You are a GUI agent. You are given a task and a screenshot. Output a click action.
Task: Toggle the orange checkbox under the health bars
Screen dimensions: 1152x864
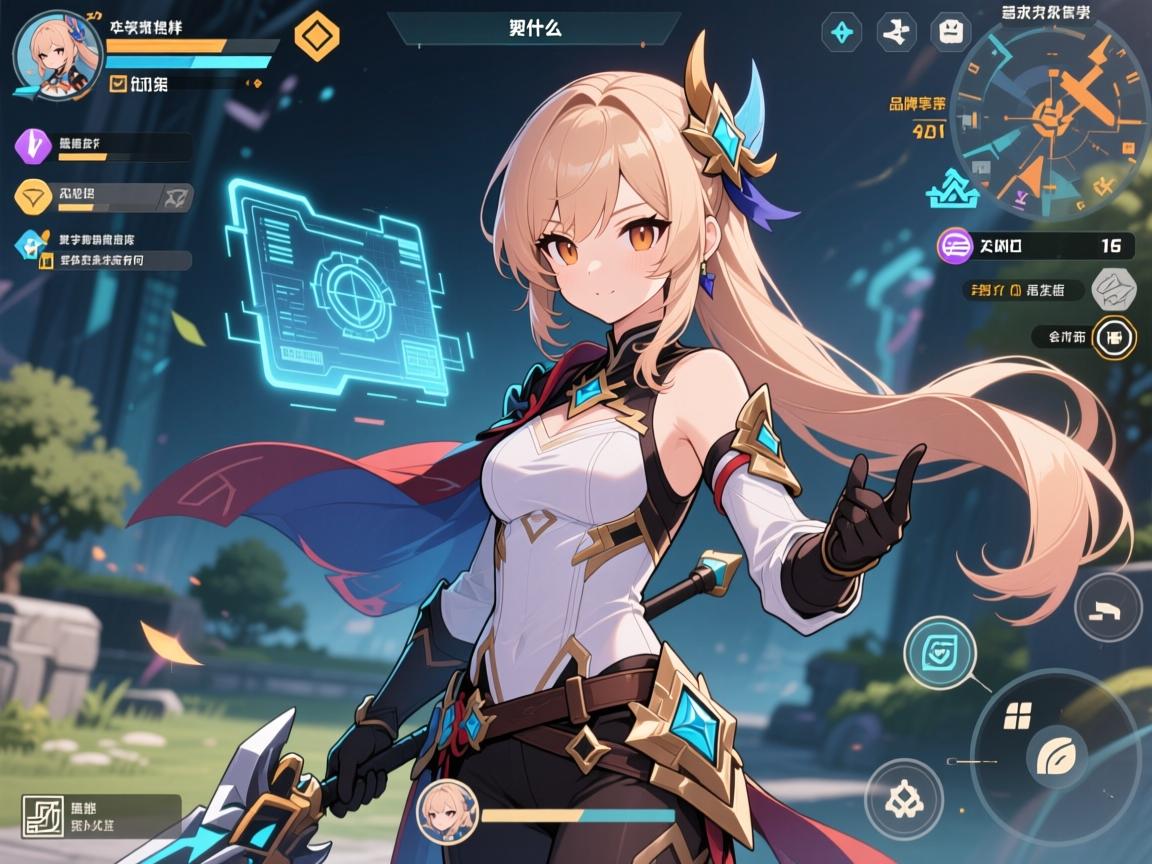(x=117, y=85)
